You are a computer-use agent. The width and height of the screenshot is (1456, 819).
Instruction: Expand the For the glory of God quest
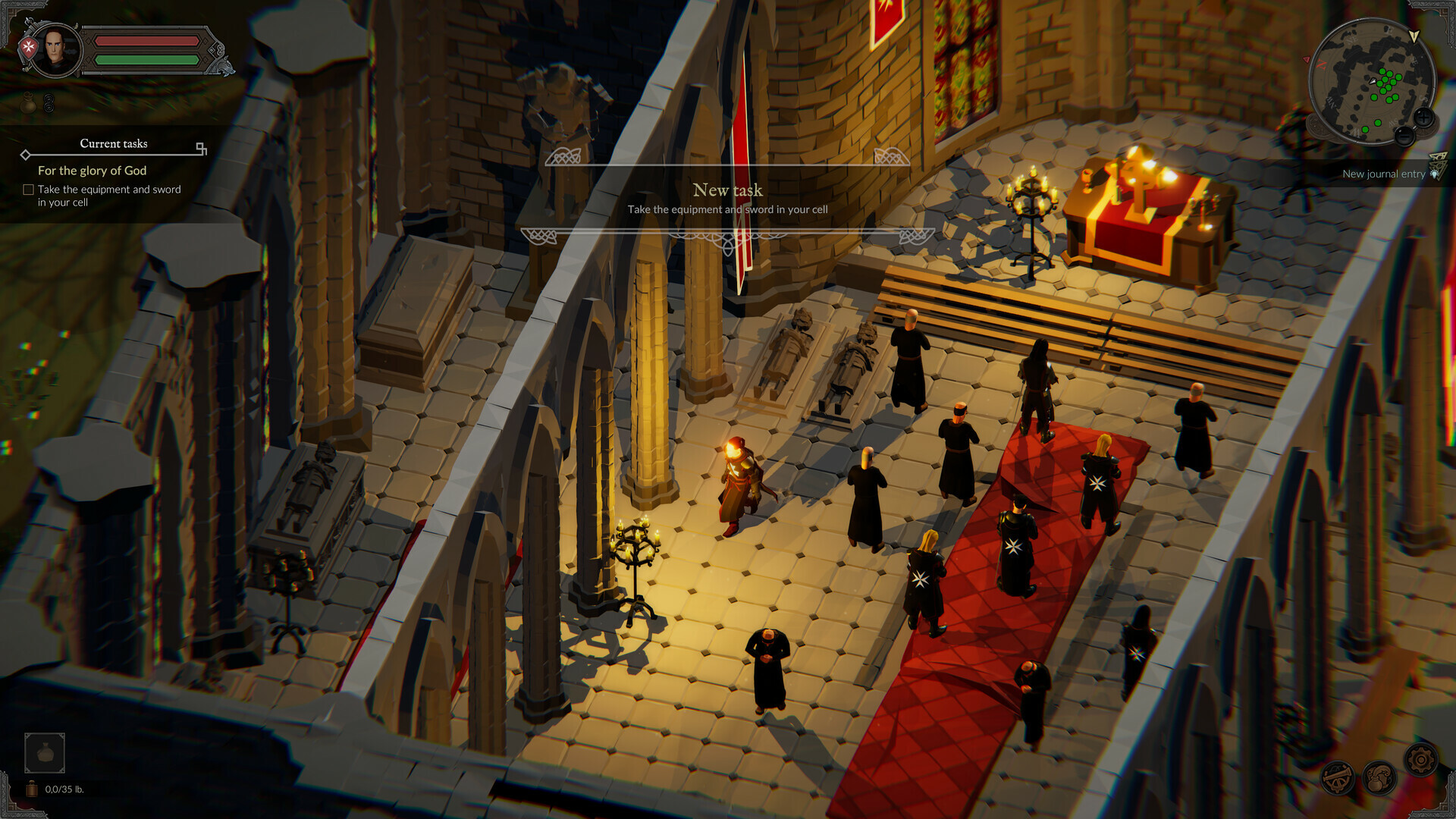point(93,170)
